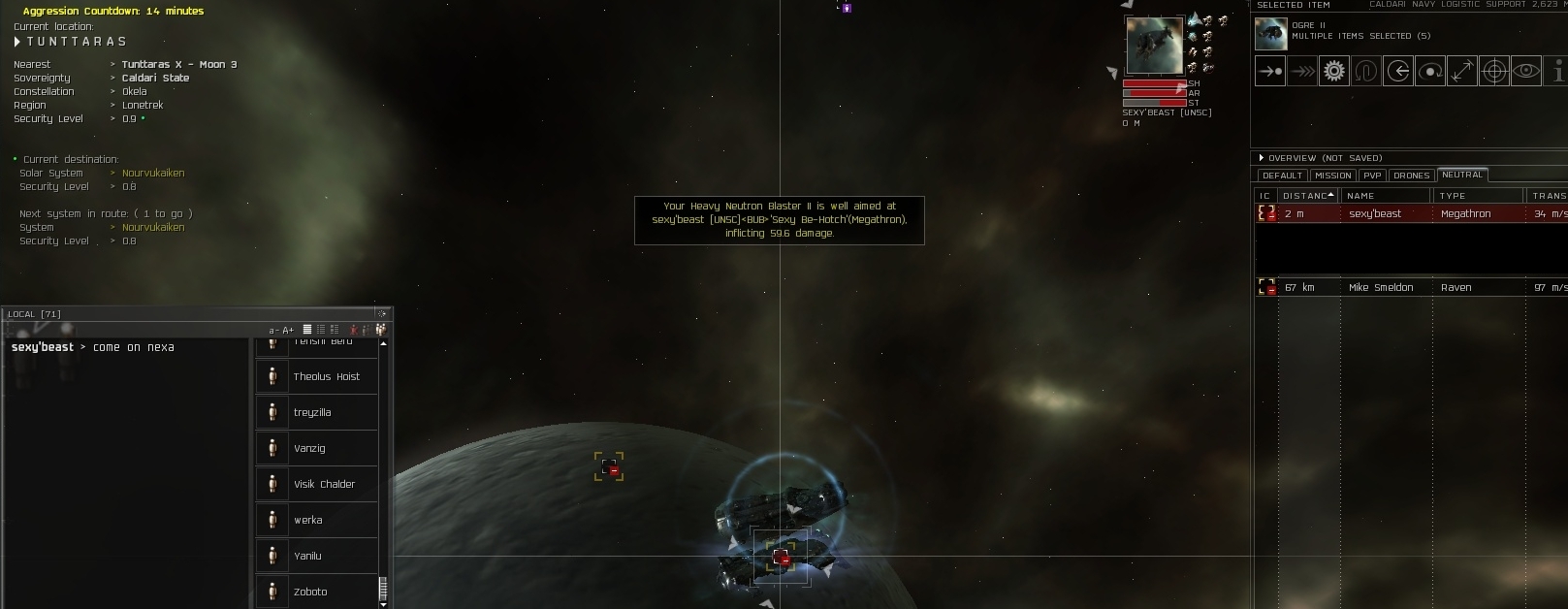Screen dimensions: 1568x609
Task: Click Nourvukaiken current destination link
Action: tap(153, 173)
